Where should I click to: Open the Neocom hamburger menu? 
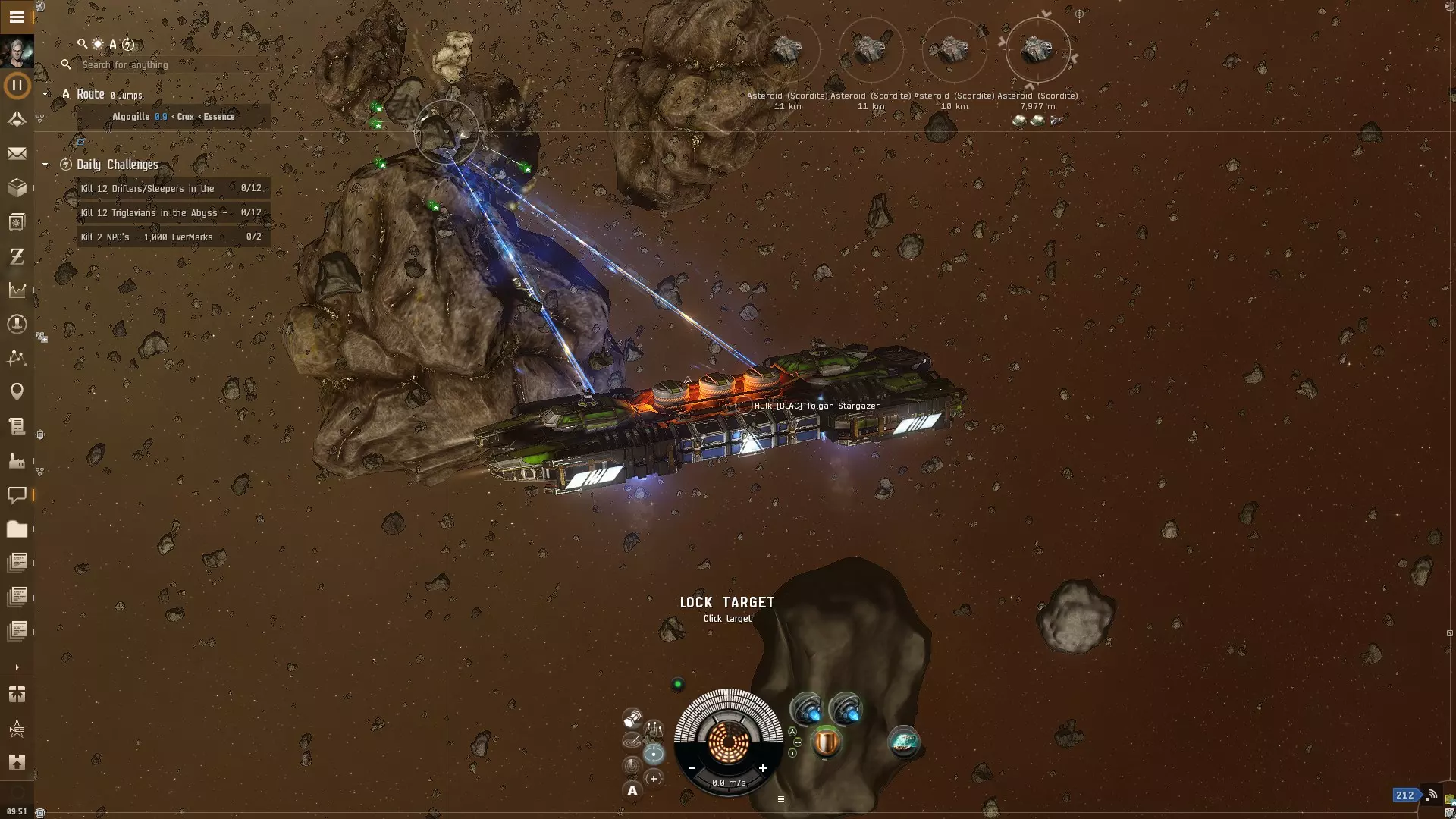17,17
